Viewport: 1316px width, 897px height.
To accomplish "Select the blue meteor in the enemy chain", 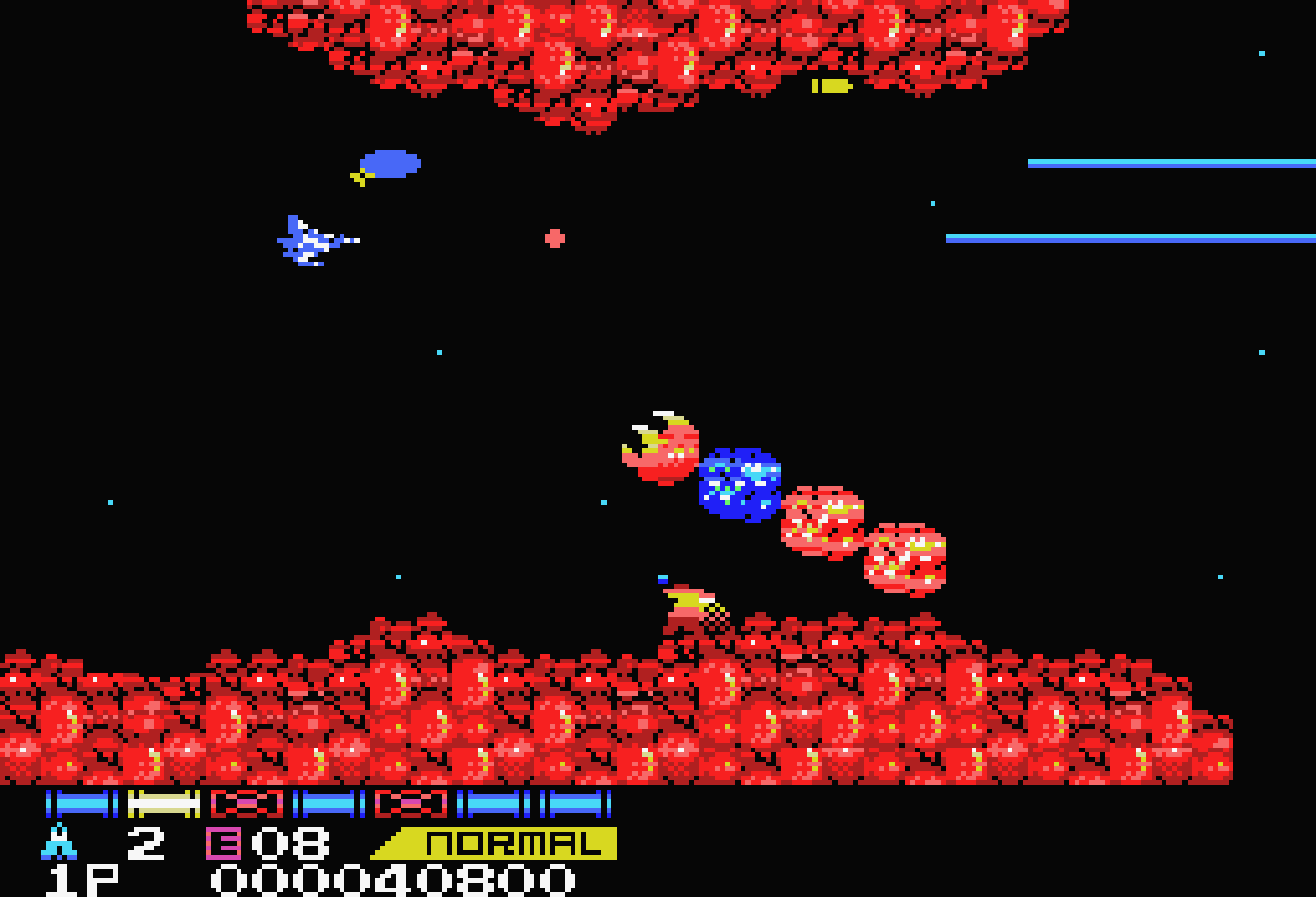I will click(x=740, y=487).
